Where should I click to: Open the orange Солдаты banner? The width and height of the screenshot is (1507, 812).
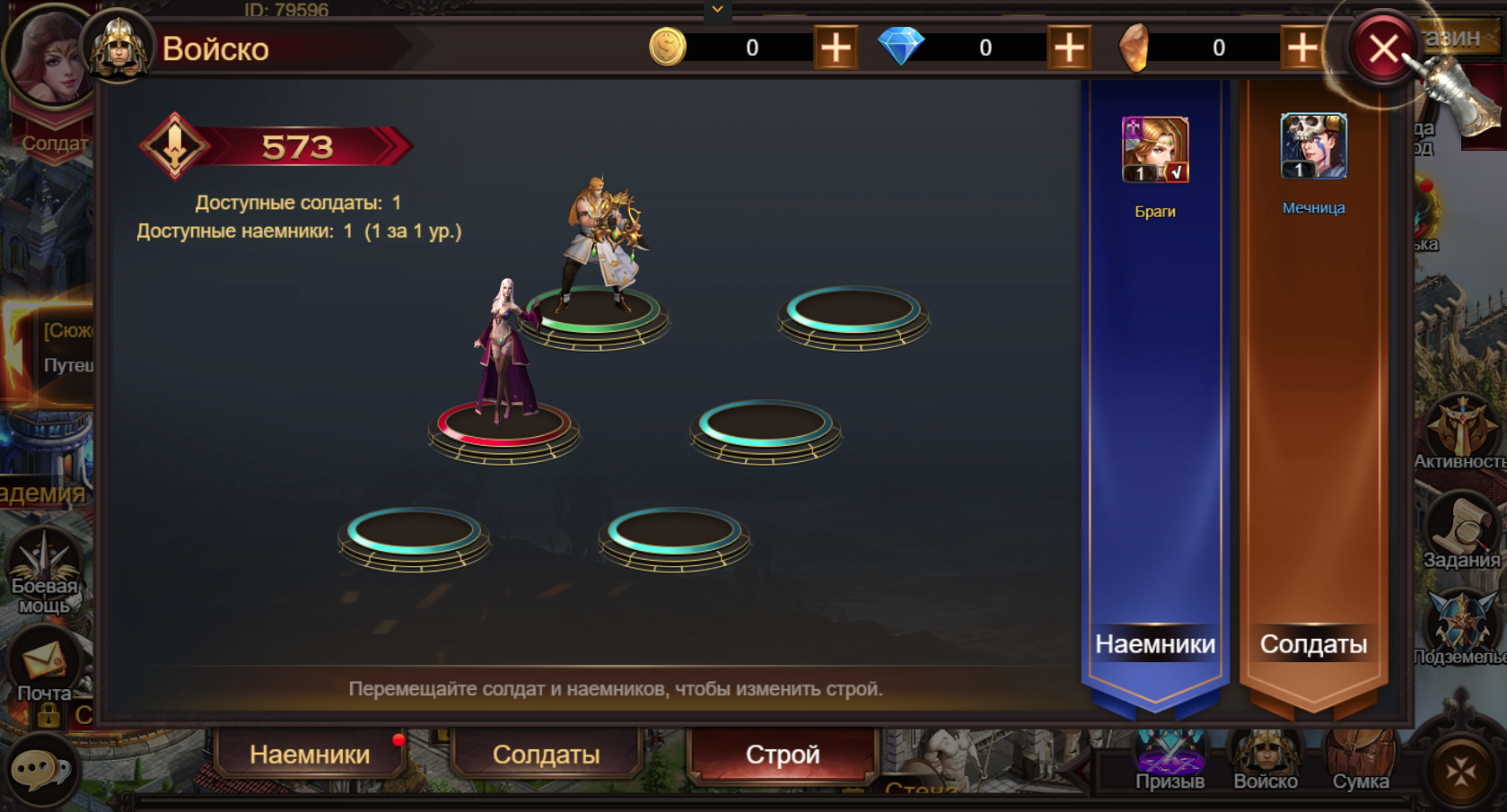tap(1313, 644)
